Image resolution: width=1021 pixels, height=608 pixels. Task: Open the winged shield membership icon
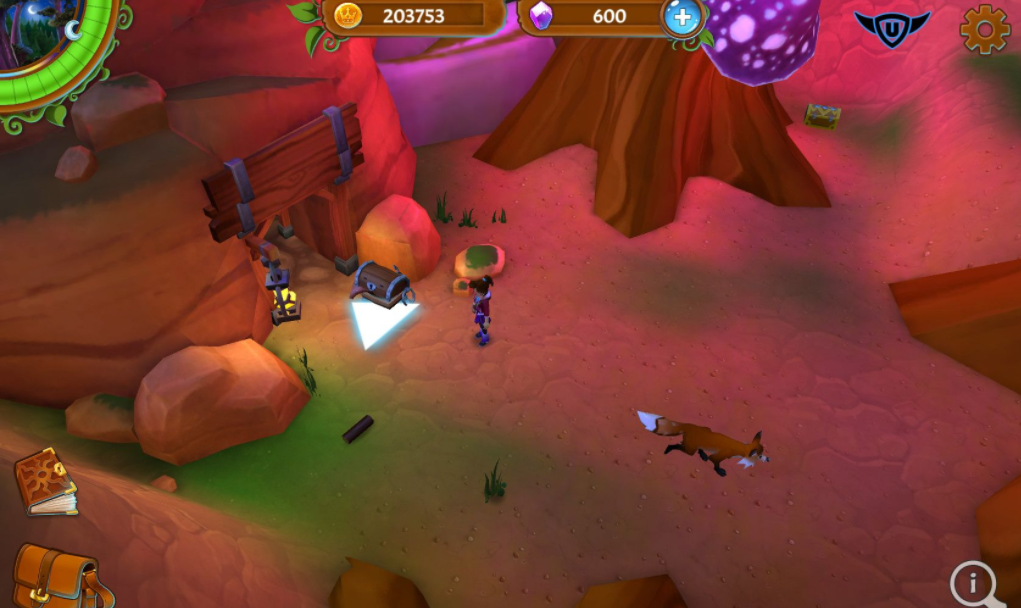[x=892, y=28]
